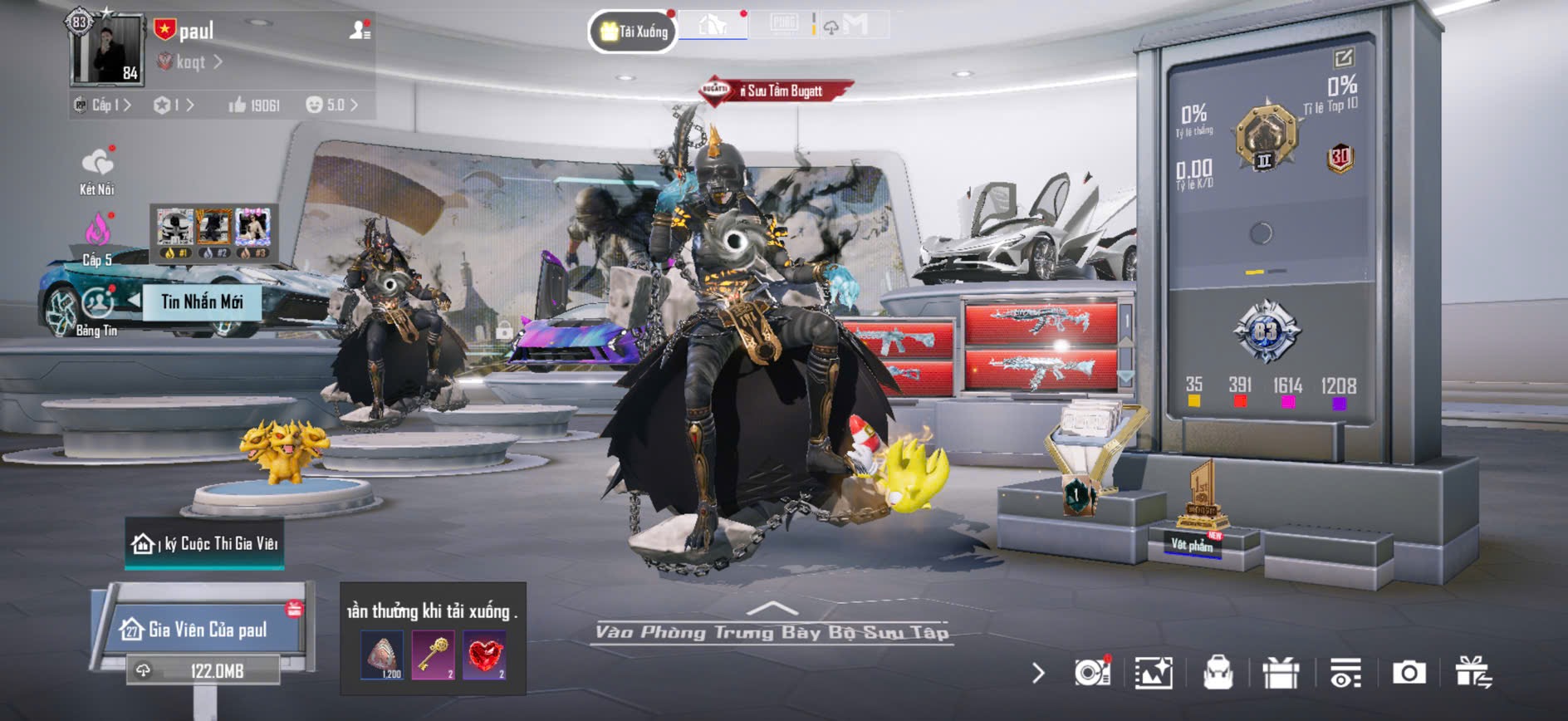Select the red heart reward item
This screenshot has width=1568, height=721.
pyautogui.click(x=484, y=655)
